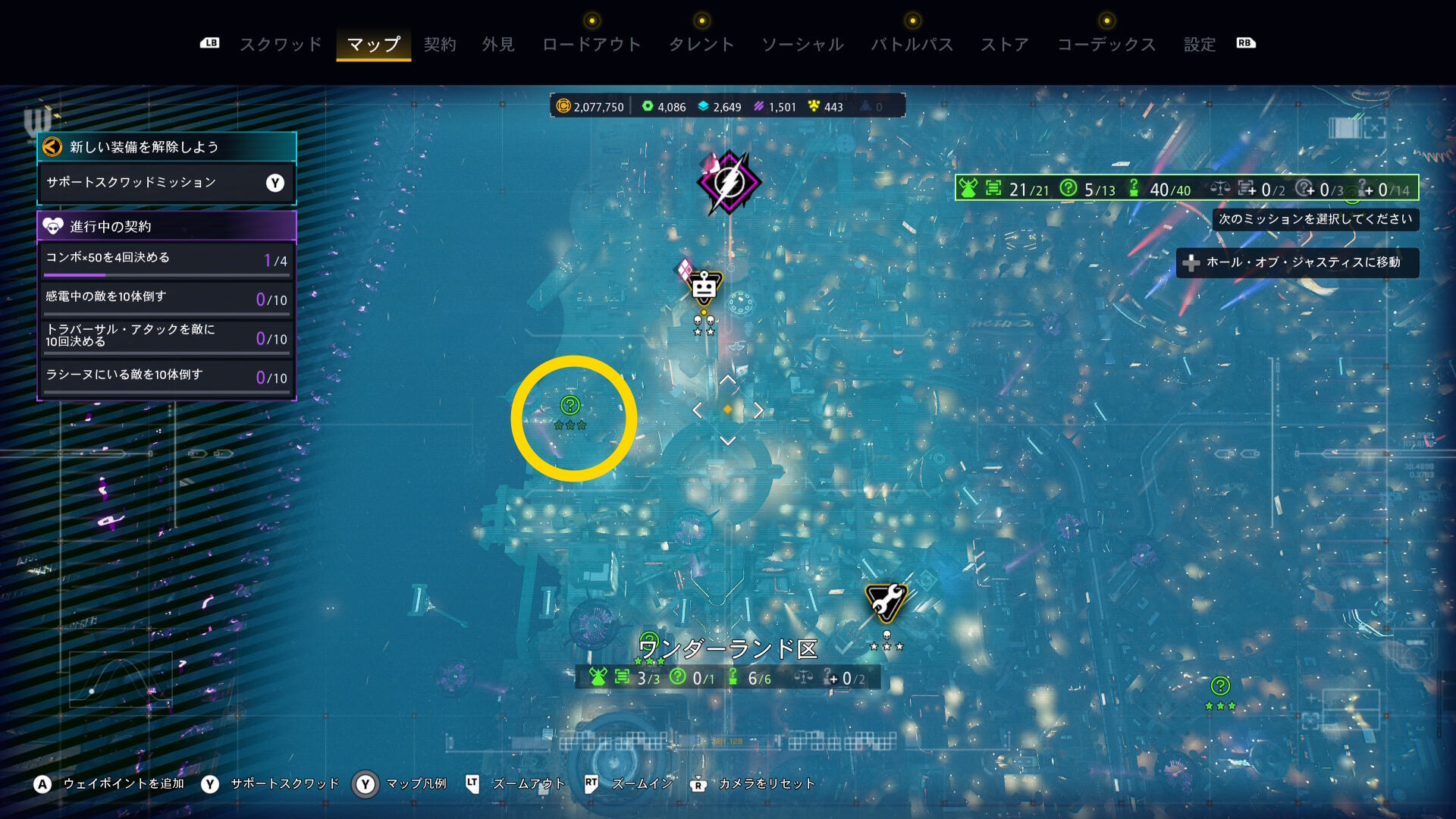Image resolution: width=1456 pixels, height=819 pixels.
Task: Select the wrench mission marker
Action: tap(886, 602)
